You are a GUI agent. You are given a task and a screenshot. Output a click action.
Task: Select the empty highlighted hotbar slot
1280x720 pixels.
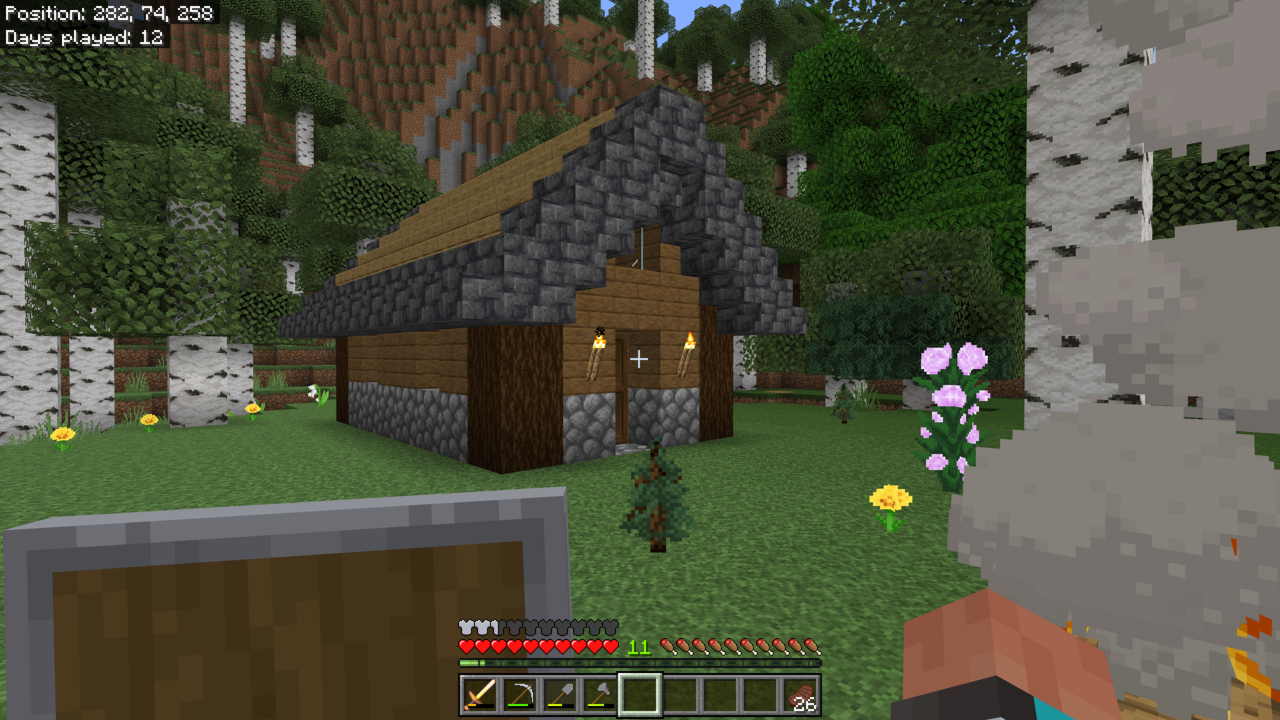[x=638, y=695]
